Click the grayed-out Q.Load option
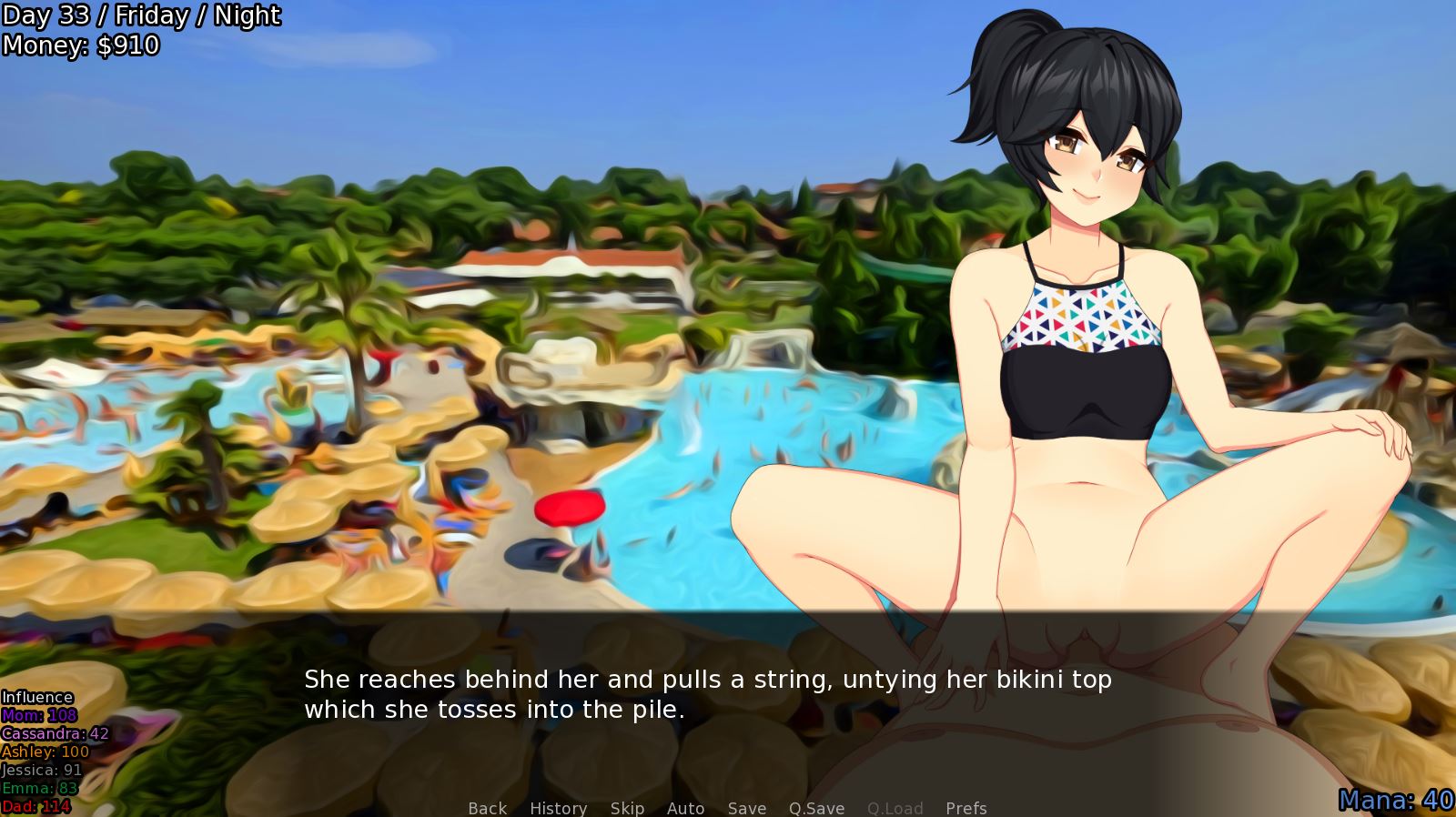The width and height of the screenshot is (1456, 817). pos(895,808)
